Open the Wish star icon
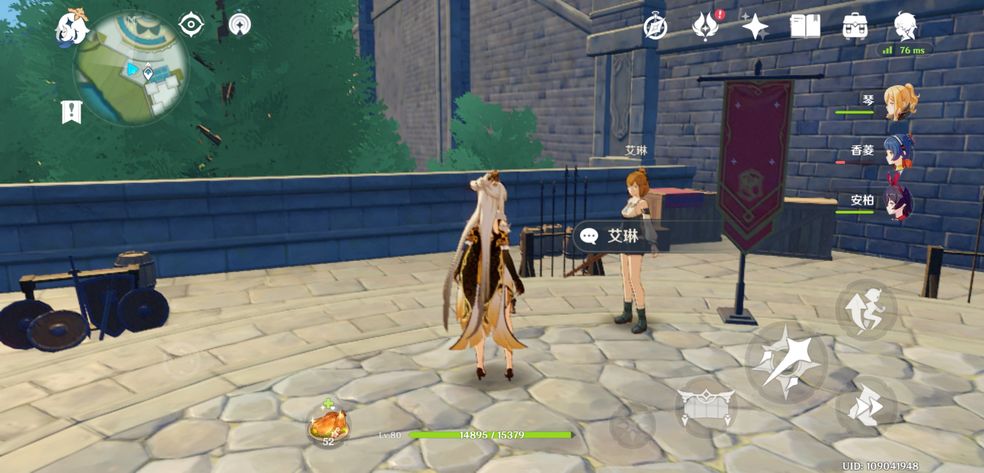Screen dimensions: 984x473 tap(755, 26)
